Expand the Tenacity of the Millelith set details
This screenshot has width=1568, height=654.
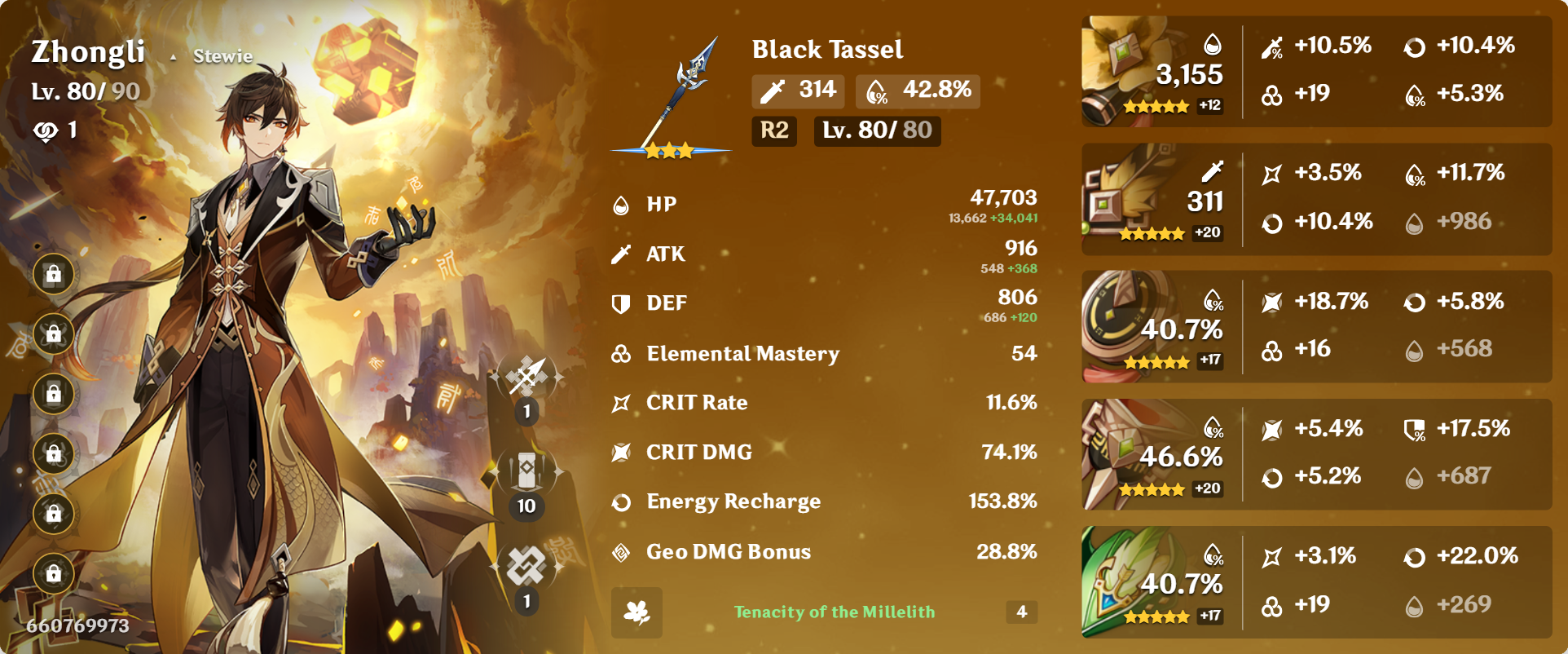tap(833, 612)
